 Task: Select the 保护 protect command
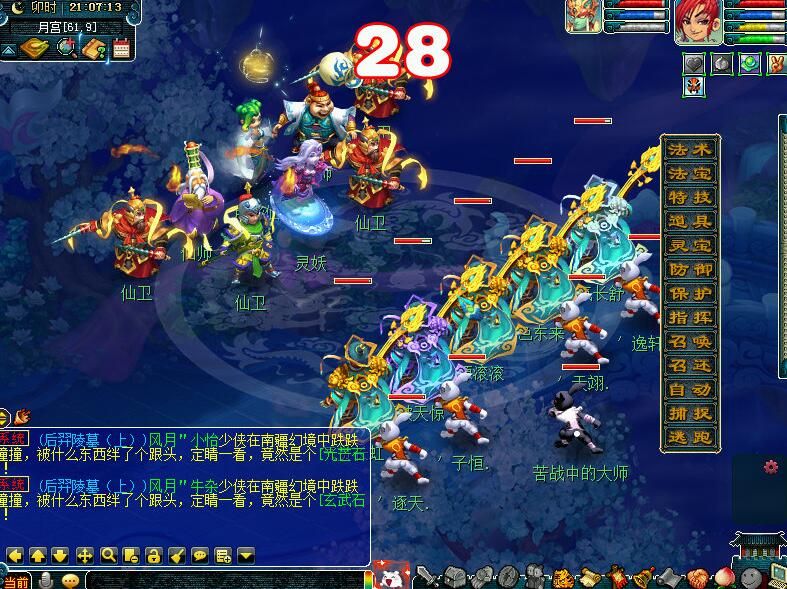[x=691, y=294]
